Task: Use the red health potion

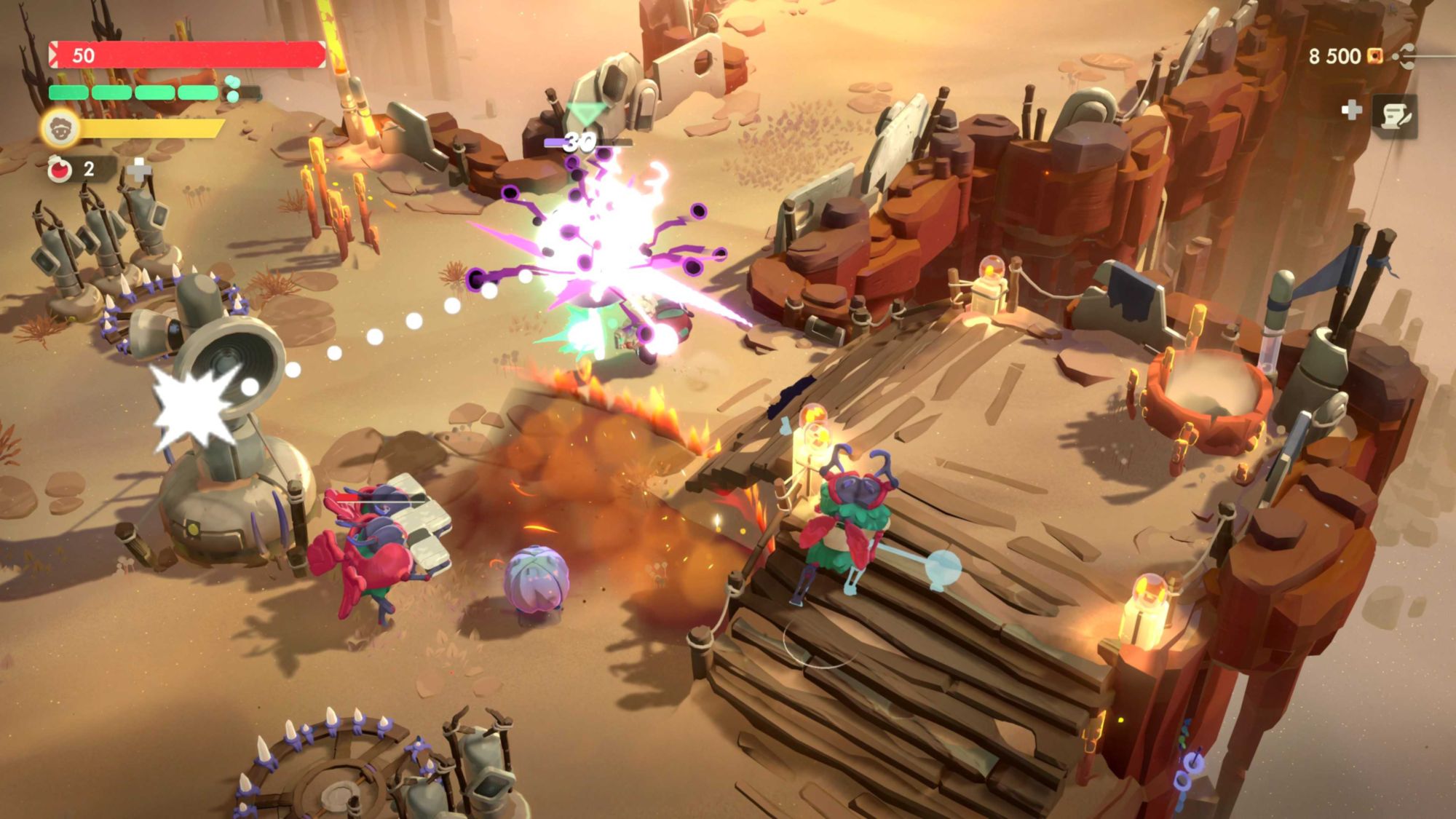Action: point(60,169)
